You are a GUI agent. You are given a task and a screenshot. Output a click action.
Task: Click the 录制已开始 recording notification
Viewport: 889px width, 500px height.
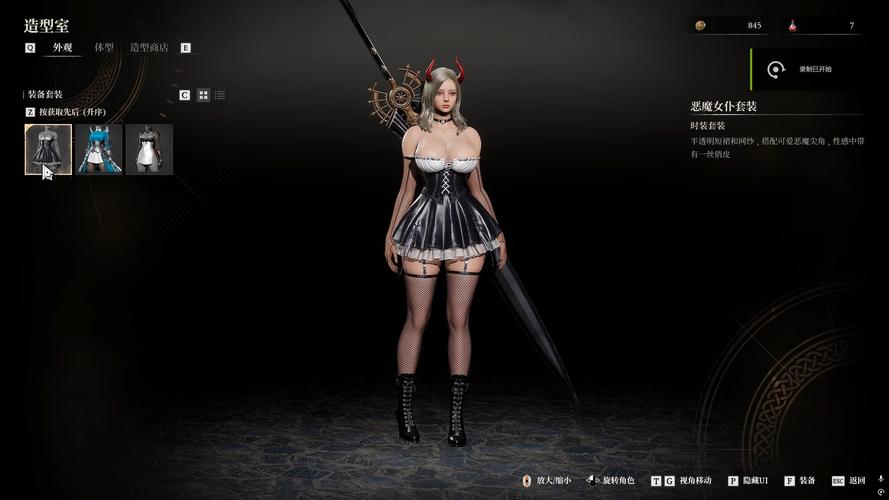pos(806,69)
